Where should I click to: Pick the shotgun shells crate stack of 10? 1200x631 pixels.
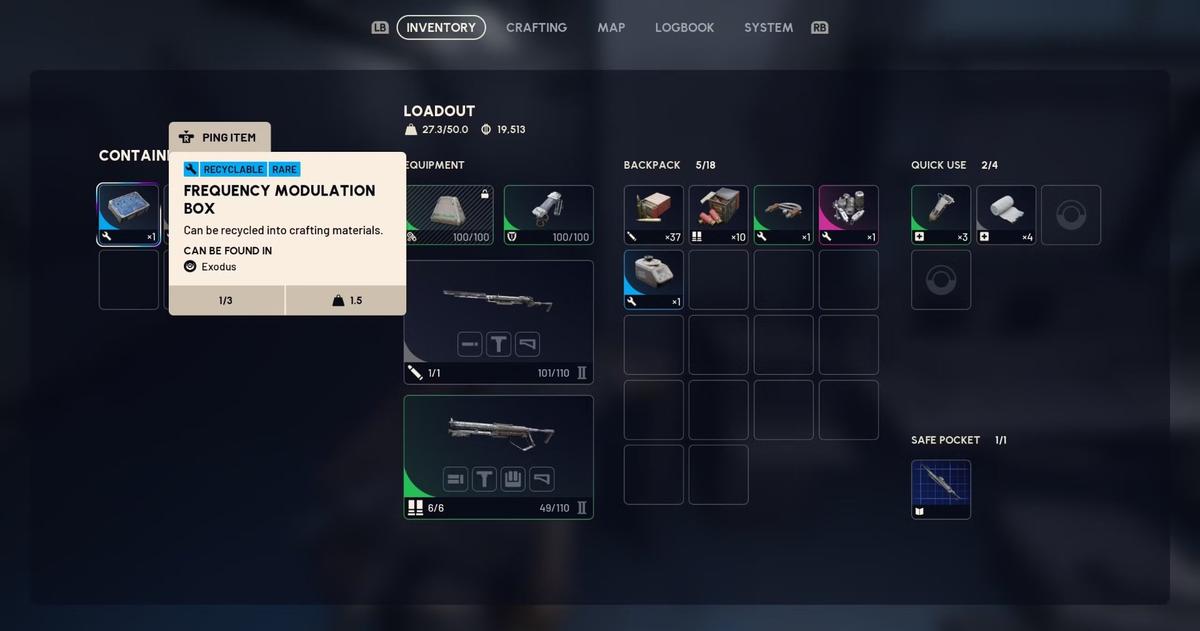click(718, 214)
